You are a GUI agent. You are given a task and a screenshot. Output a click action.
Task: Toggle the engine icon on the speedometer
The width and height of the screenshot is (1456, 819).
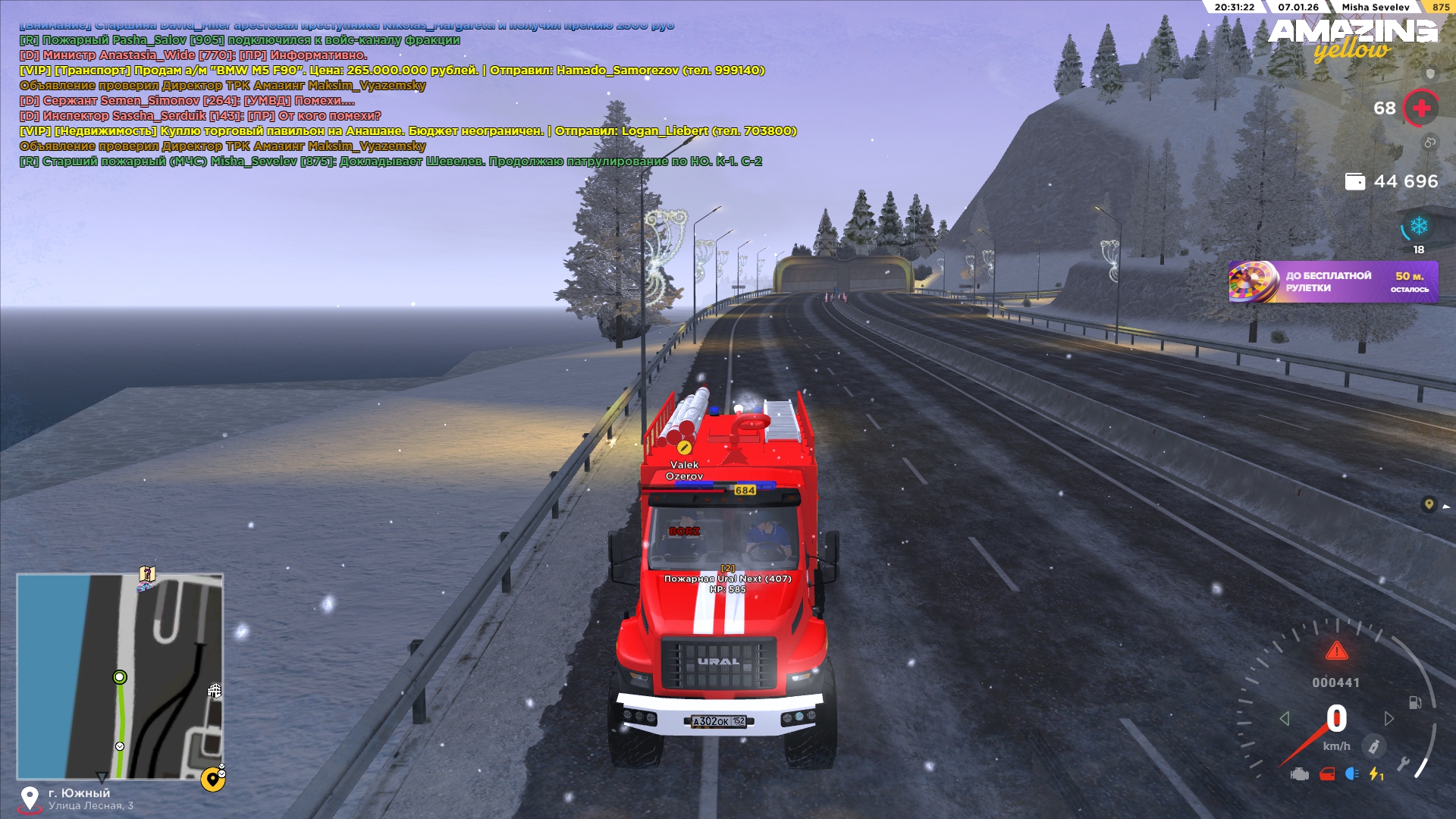(1300, 774)
